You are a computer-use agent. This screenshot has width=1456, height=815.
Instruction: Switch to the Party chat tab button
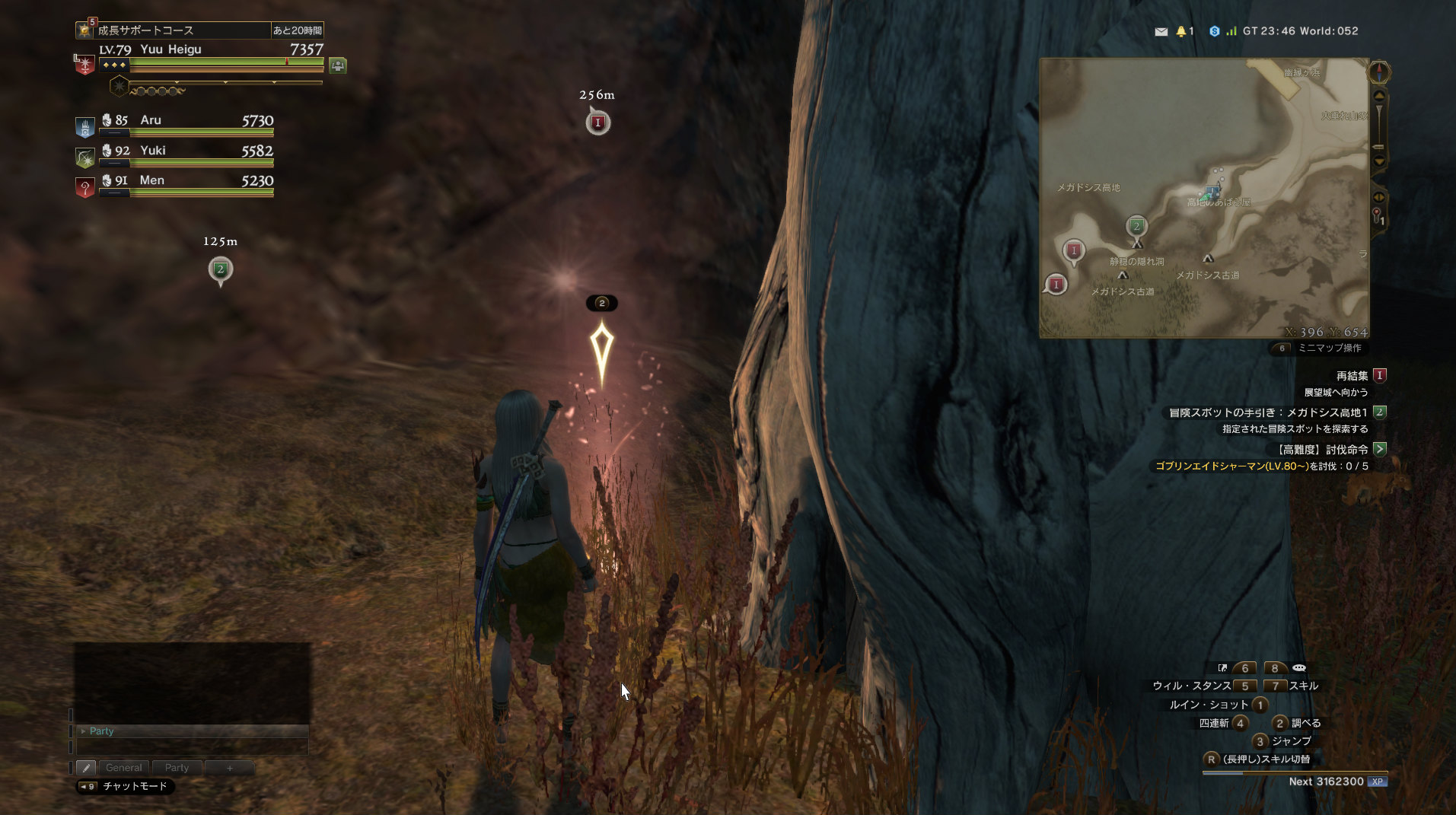tap(177, 768)
